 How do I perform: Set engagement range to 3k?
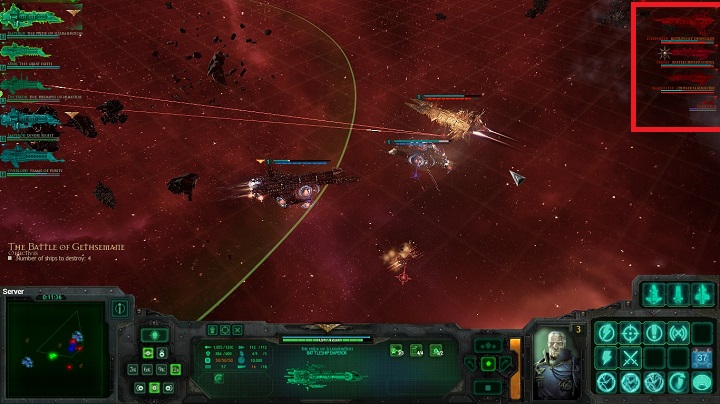[x=132, y=369]
